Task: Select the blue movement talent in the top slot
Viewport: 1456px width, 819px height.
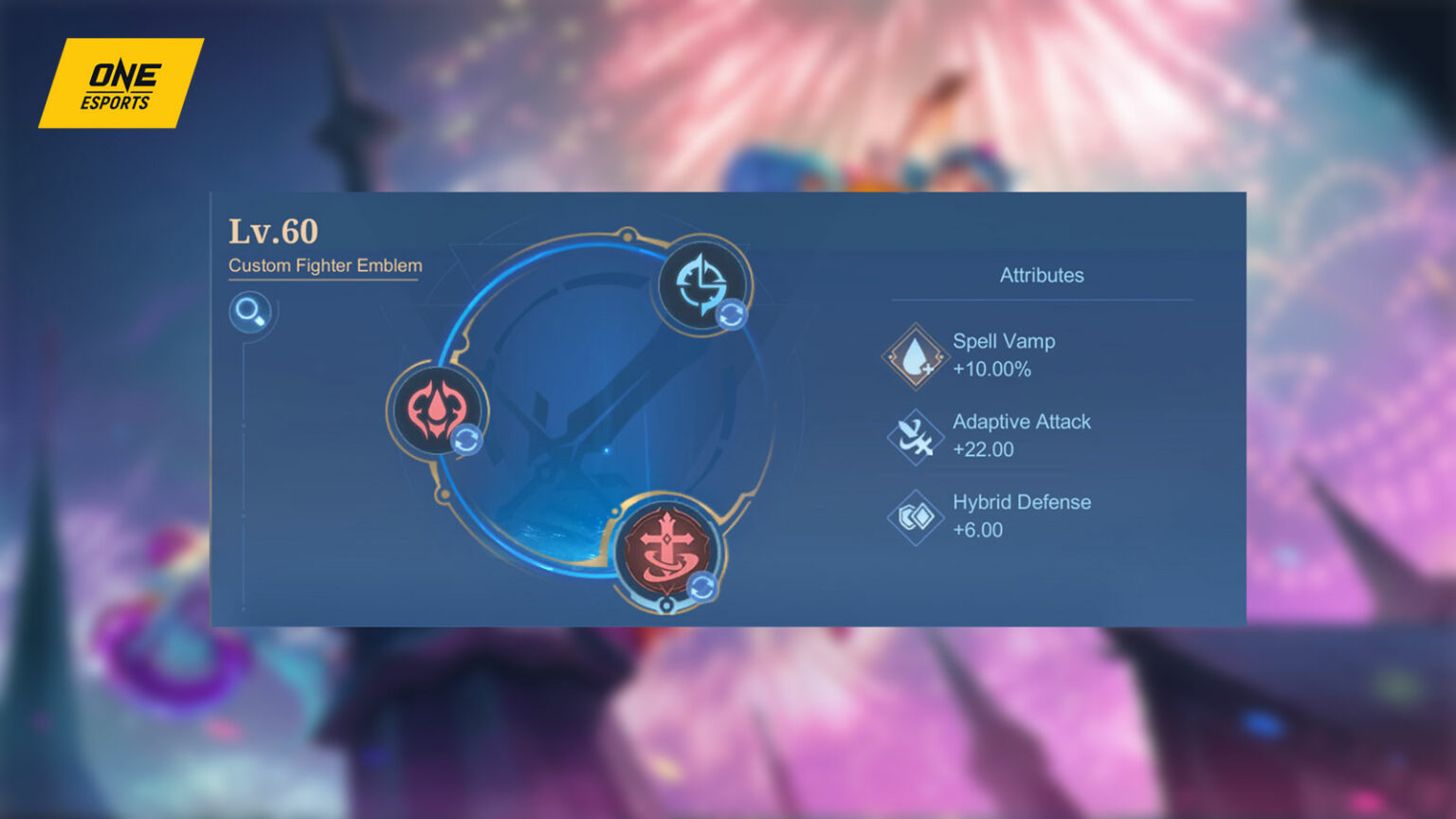Action: tap(700, 284)
